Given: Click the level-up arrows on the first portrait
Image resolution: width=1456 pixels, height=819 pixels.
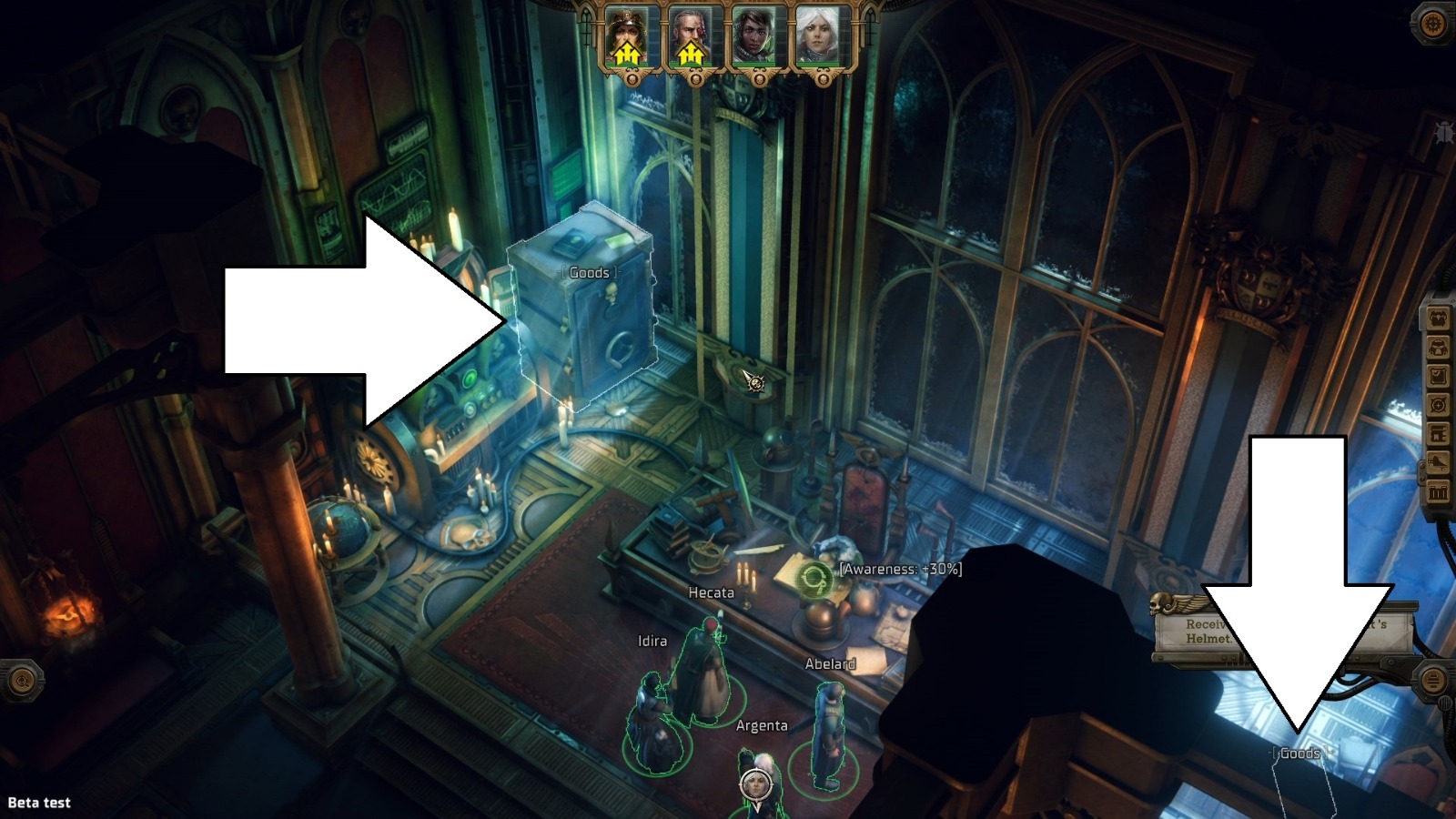Looking at the screenshot, I should [630, 53].
